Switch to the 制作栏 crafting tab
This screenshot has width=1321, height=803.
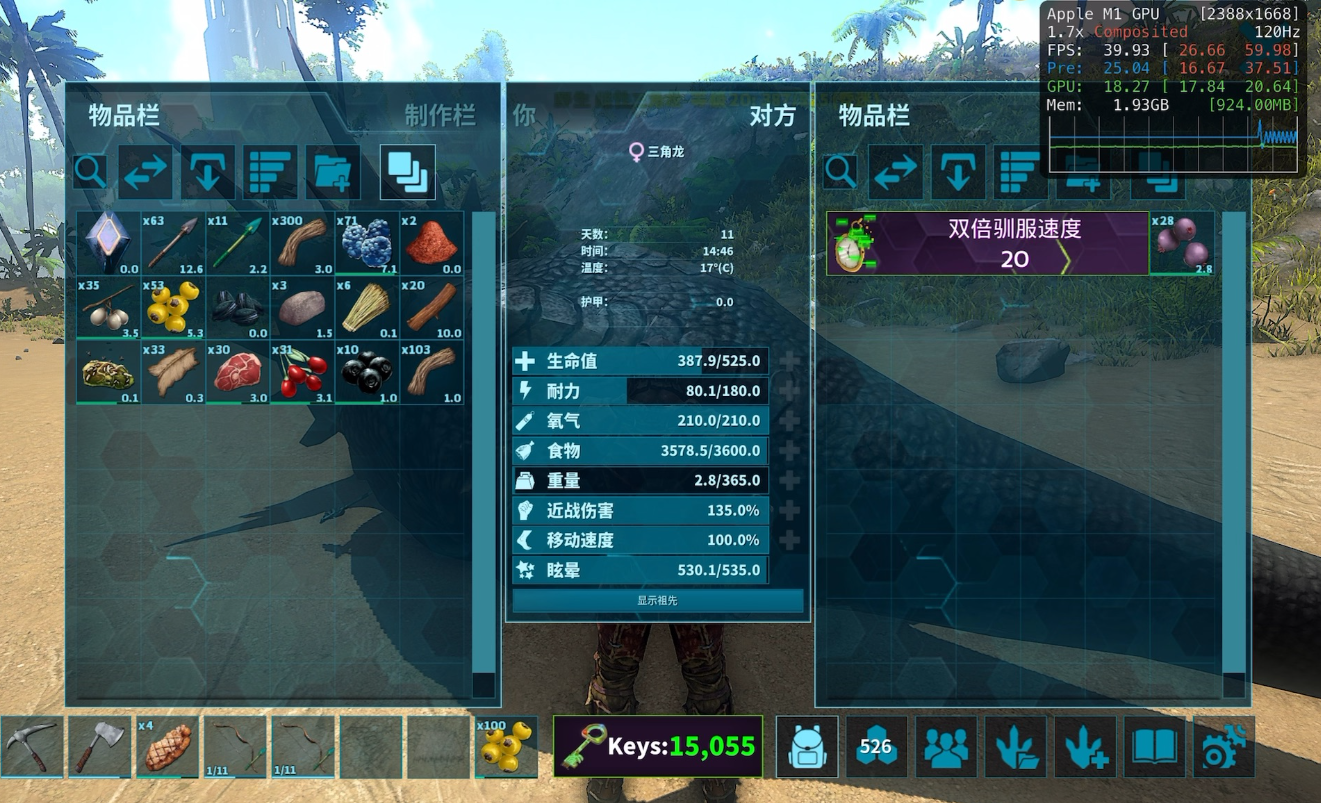(x=439, y=115)
